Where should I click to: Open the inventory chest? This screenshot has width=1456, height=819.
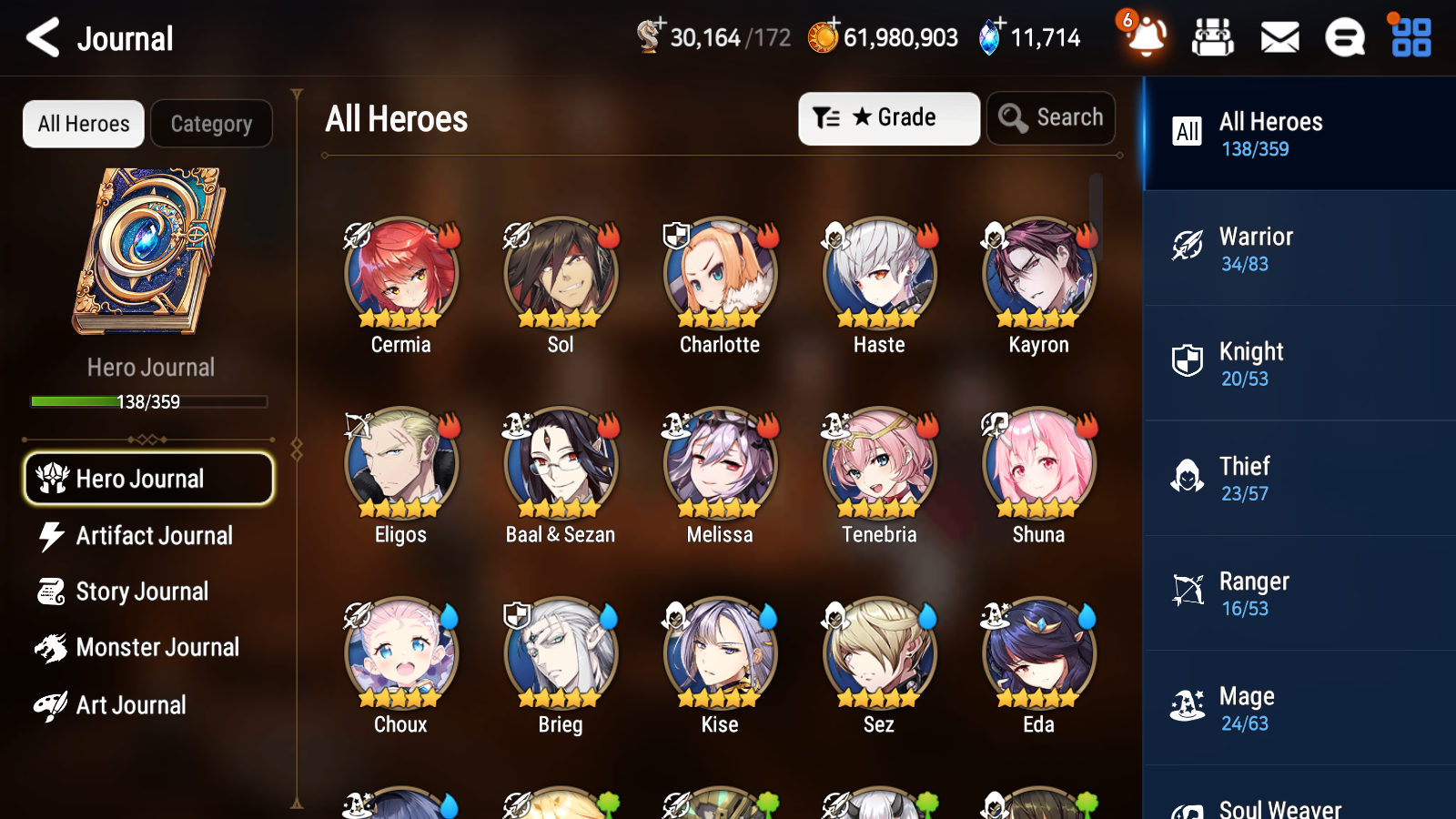pos(1213,38)
